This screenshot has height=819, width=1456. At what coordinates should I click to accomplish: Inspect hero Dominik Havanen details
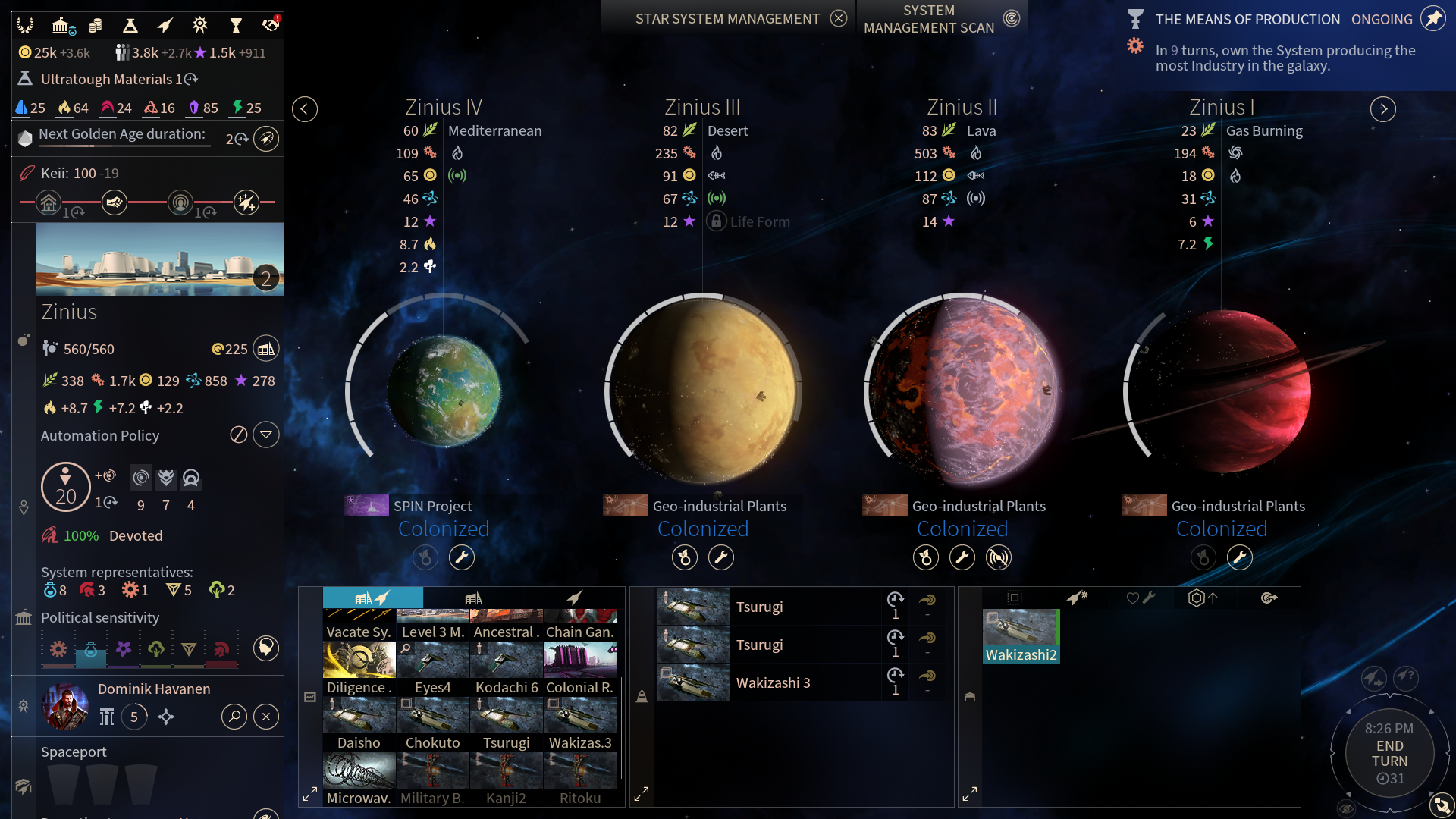[x=234, y=717]
